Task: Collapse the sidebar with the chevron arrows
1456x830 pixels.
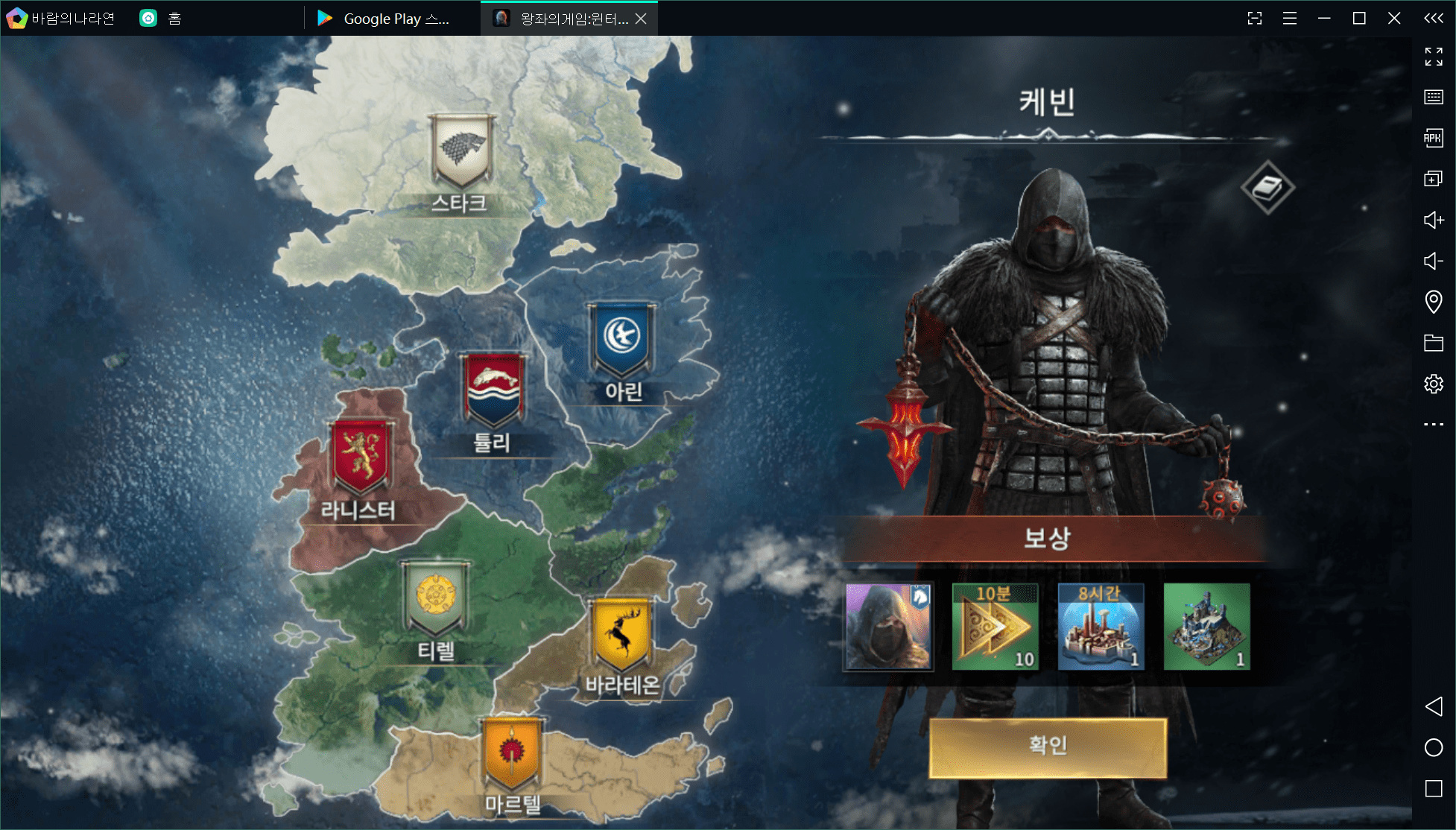Action: click(x=1432, y=18)
